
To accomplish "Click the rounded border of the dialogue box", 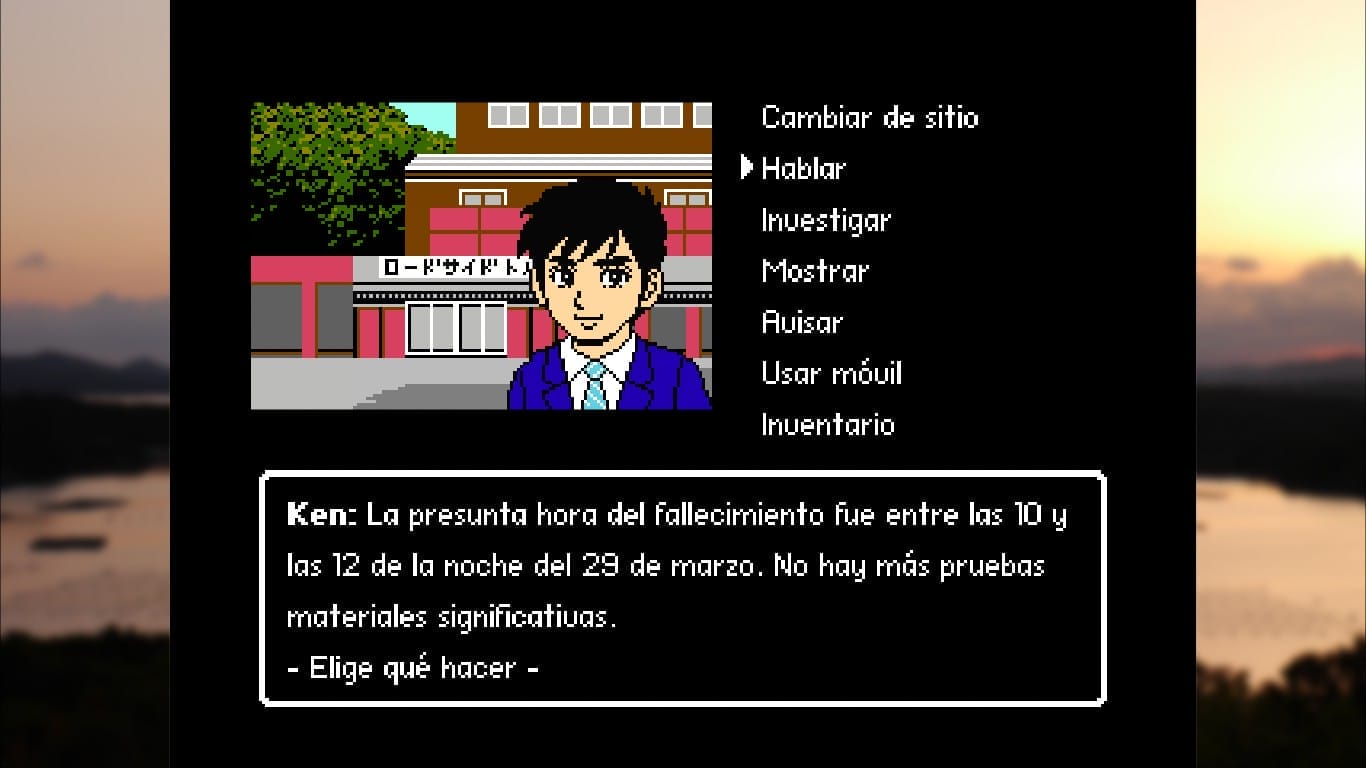I will pyautogui.click(x=685, y=474).
